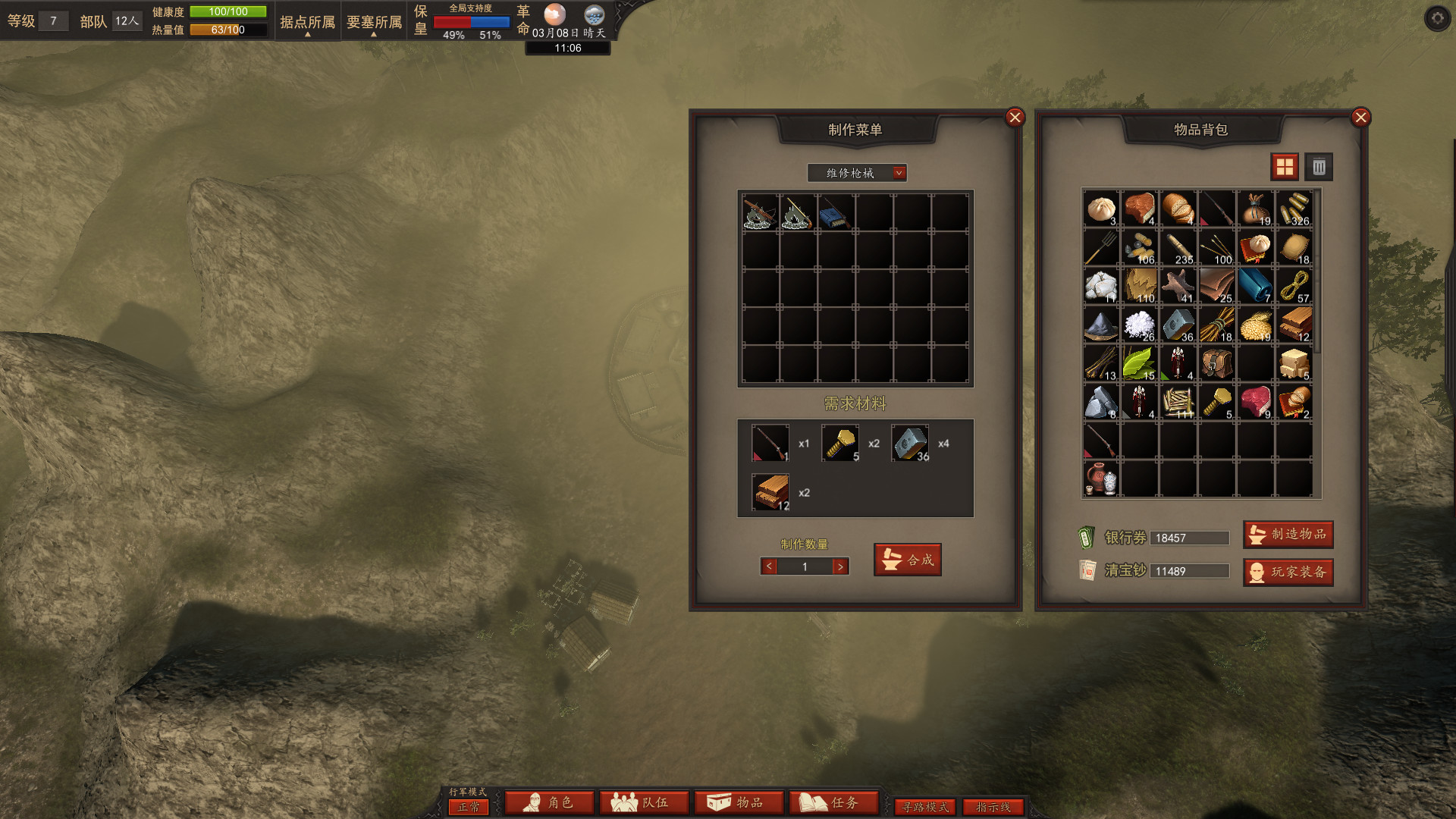The image size is (1456, 819).
Task: Click the trash icon in the inventory panel
Action: [1319, 166]
